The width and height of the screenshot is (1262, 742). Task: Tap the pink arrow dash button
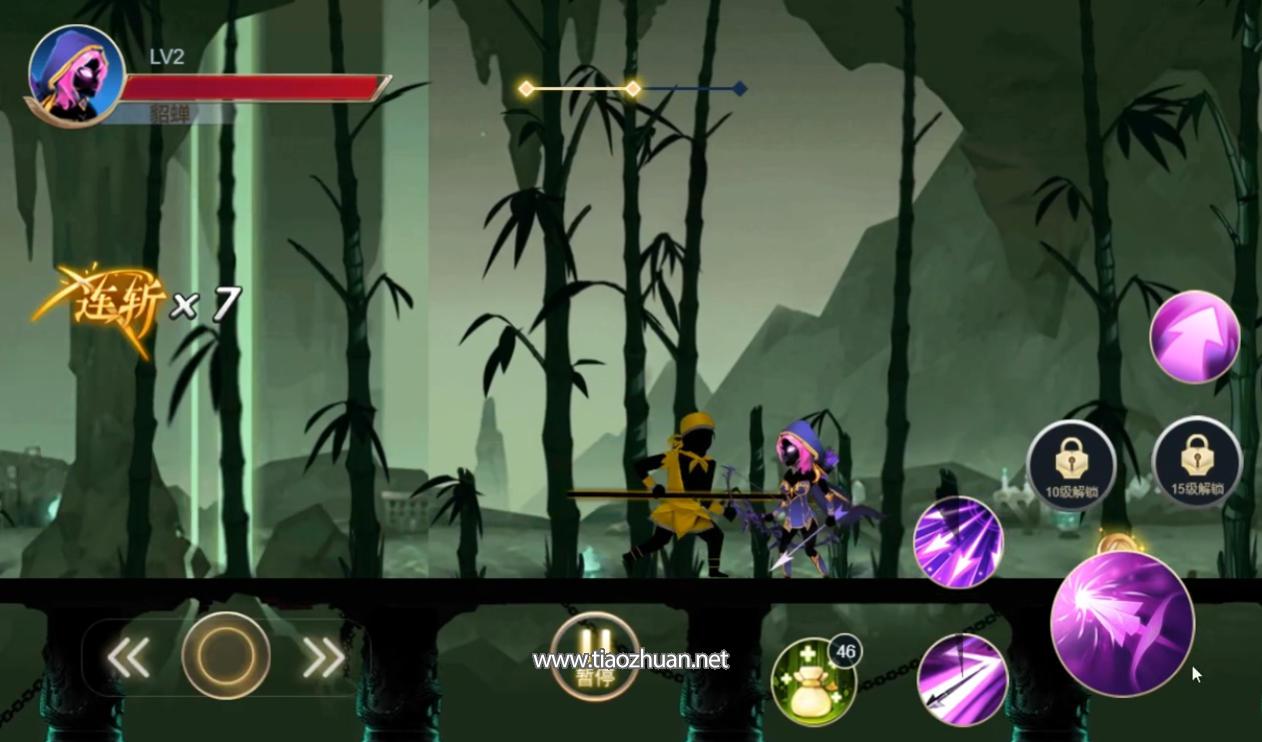(1194, 337)
